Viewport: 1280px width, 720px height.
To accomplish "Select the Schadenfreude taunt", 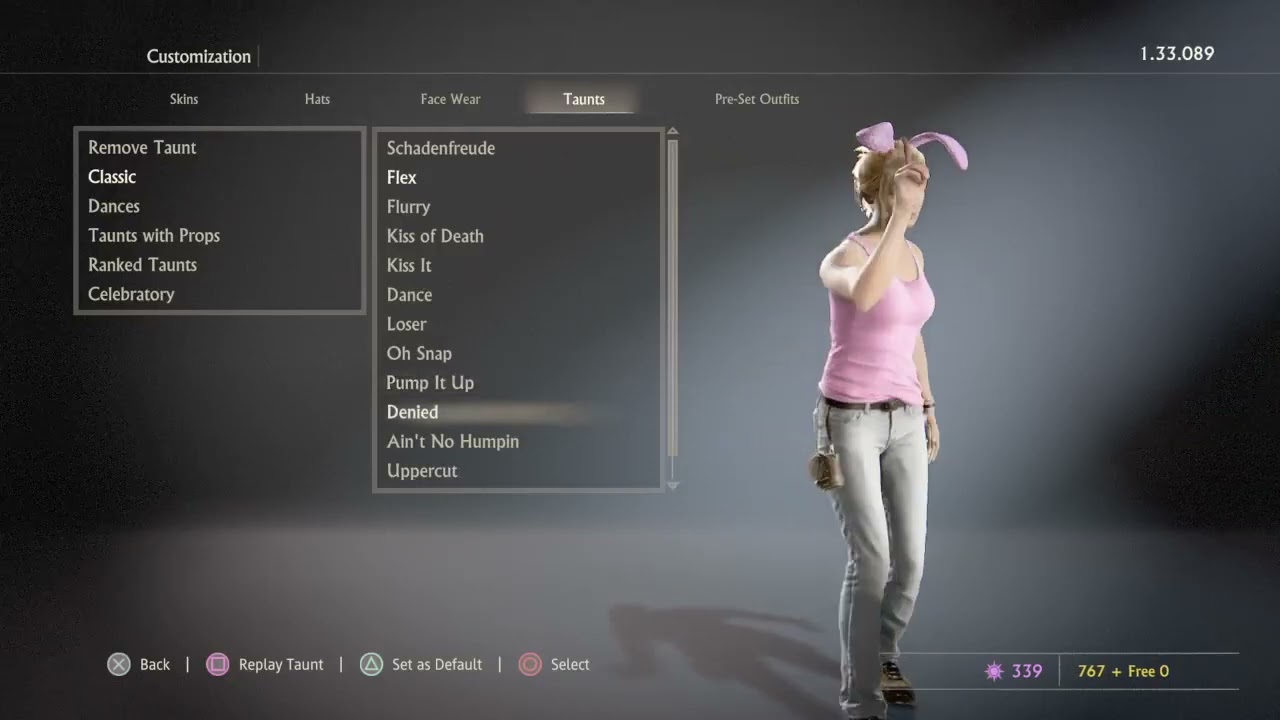I will [441, 148].
